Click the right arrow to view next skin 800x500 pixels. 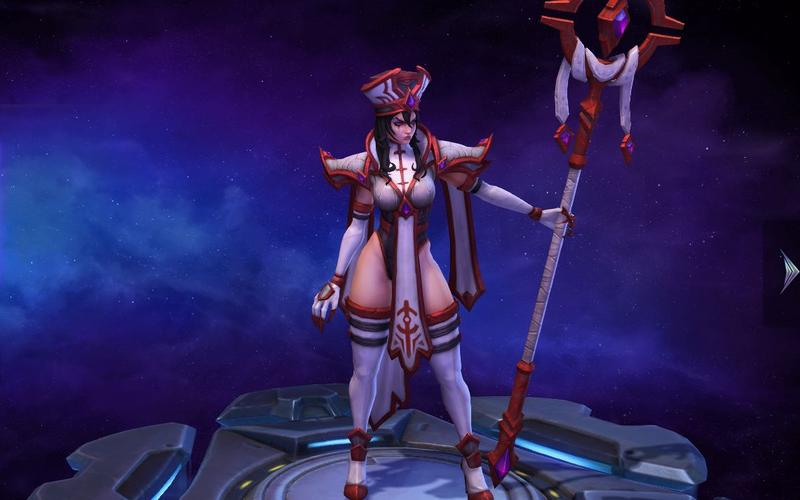tap(787, 271)
